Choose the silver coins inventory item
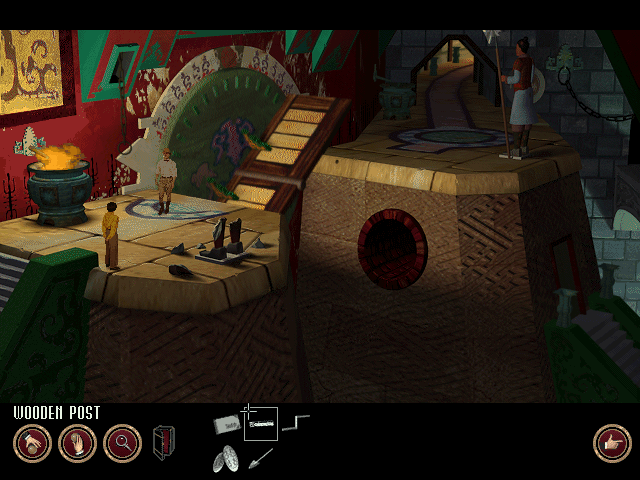 (x=227, y=457)
